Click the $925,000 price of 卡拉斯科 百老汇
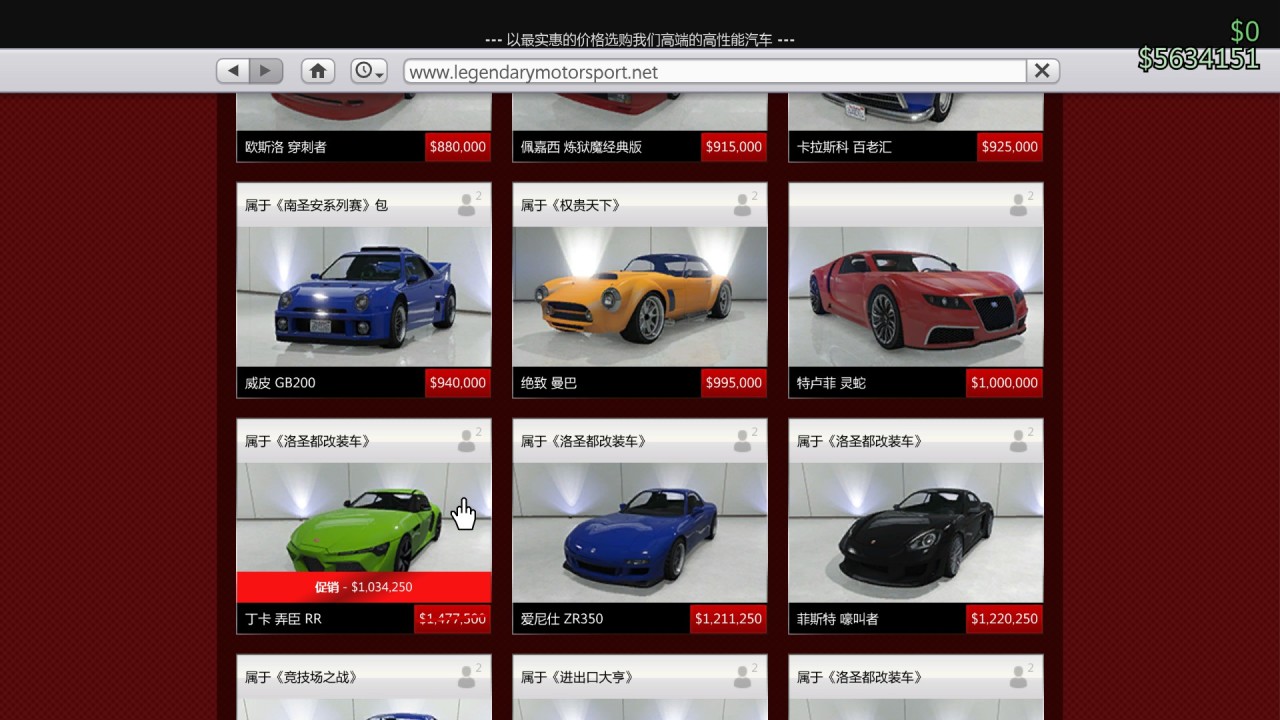Viewport: 1280px width, 720px height. click(x=1009, y=146)
